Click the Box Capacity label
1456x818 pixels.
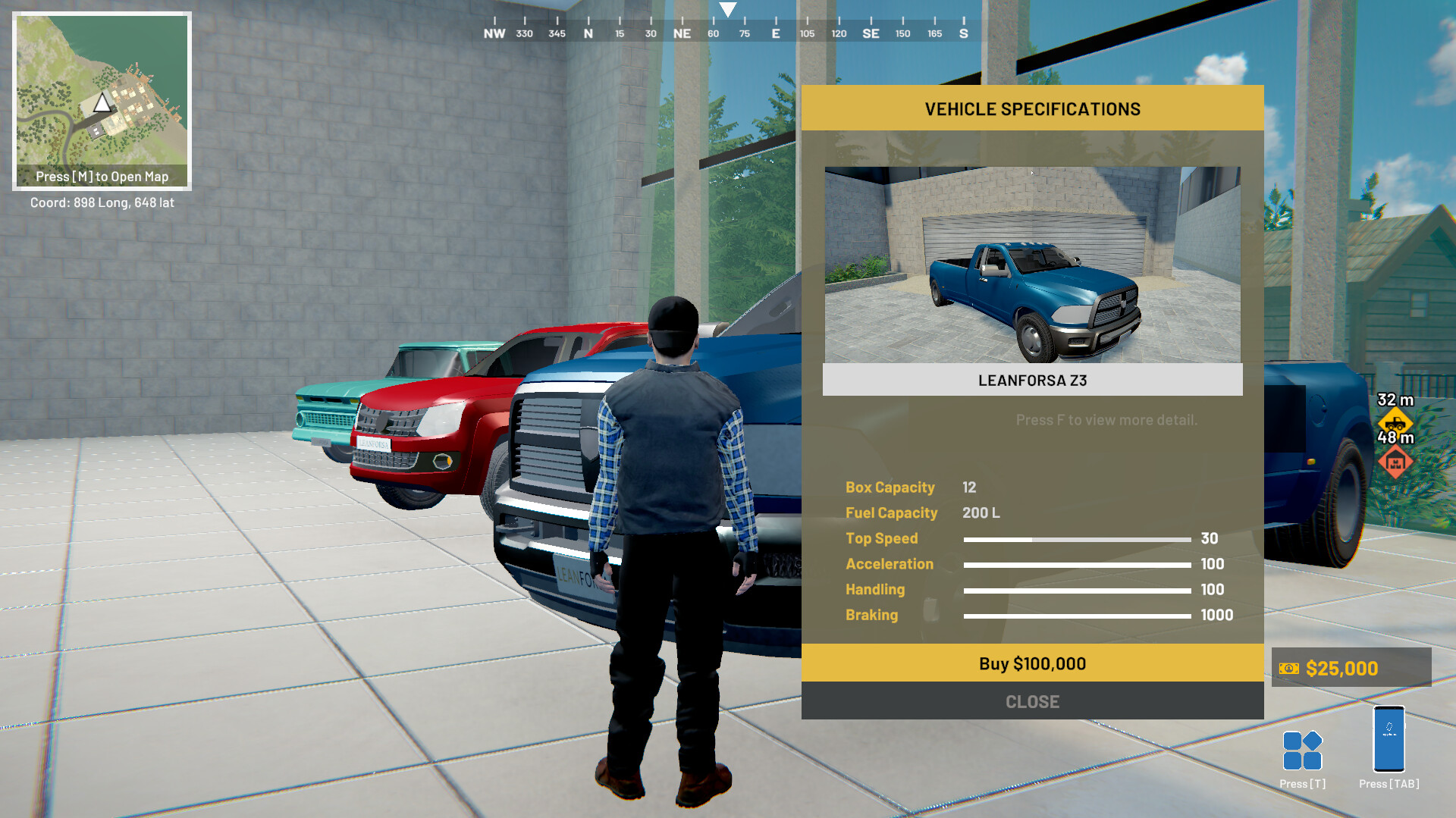click(890, 487)
